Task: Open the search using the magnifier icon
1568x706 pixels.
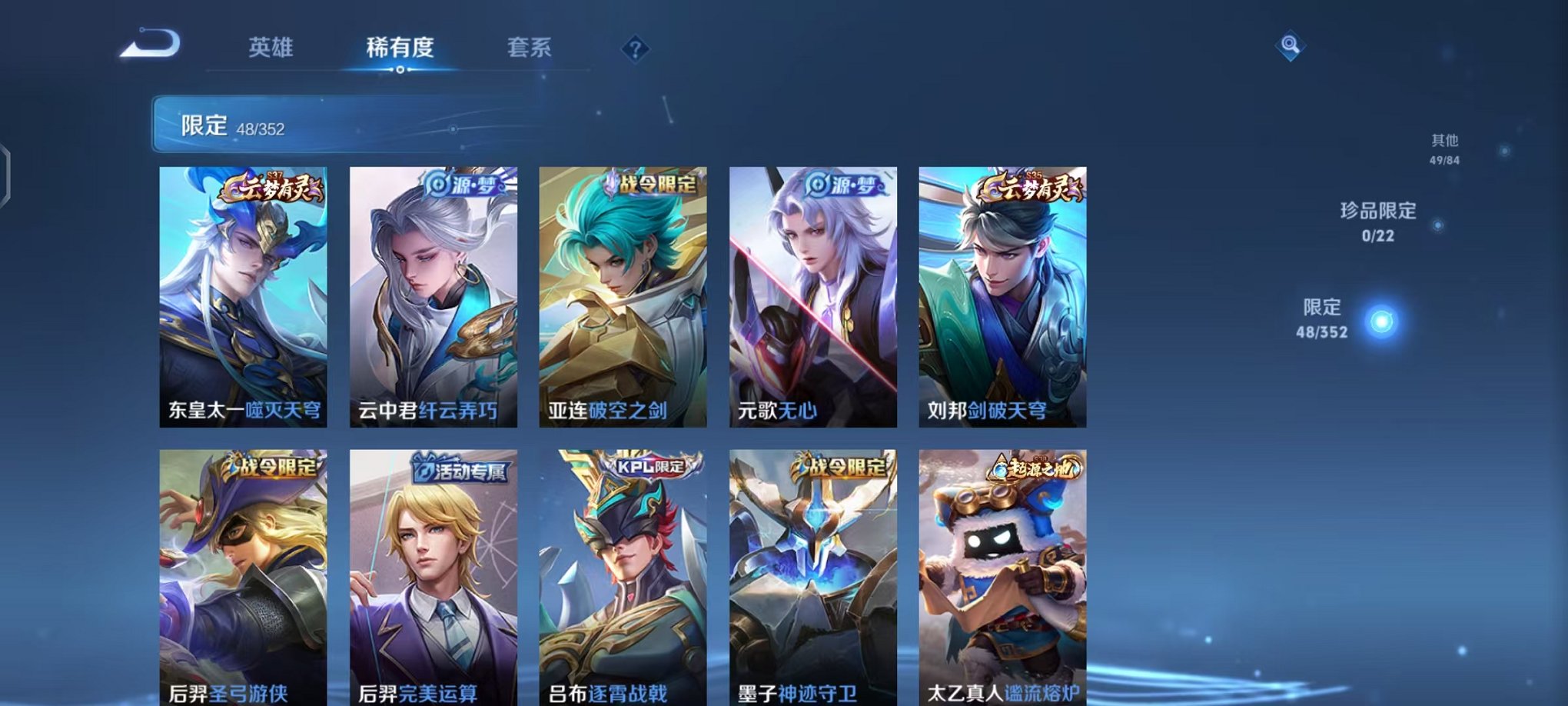Action: point(1291,46)
